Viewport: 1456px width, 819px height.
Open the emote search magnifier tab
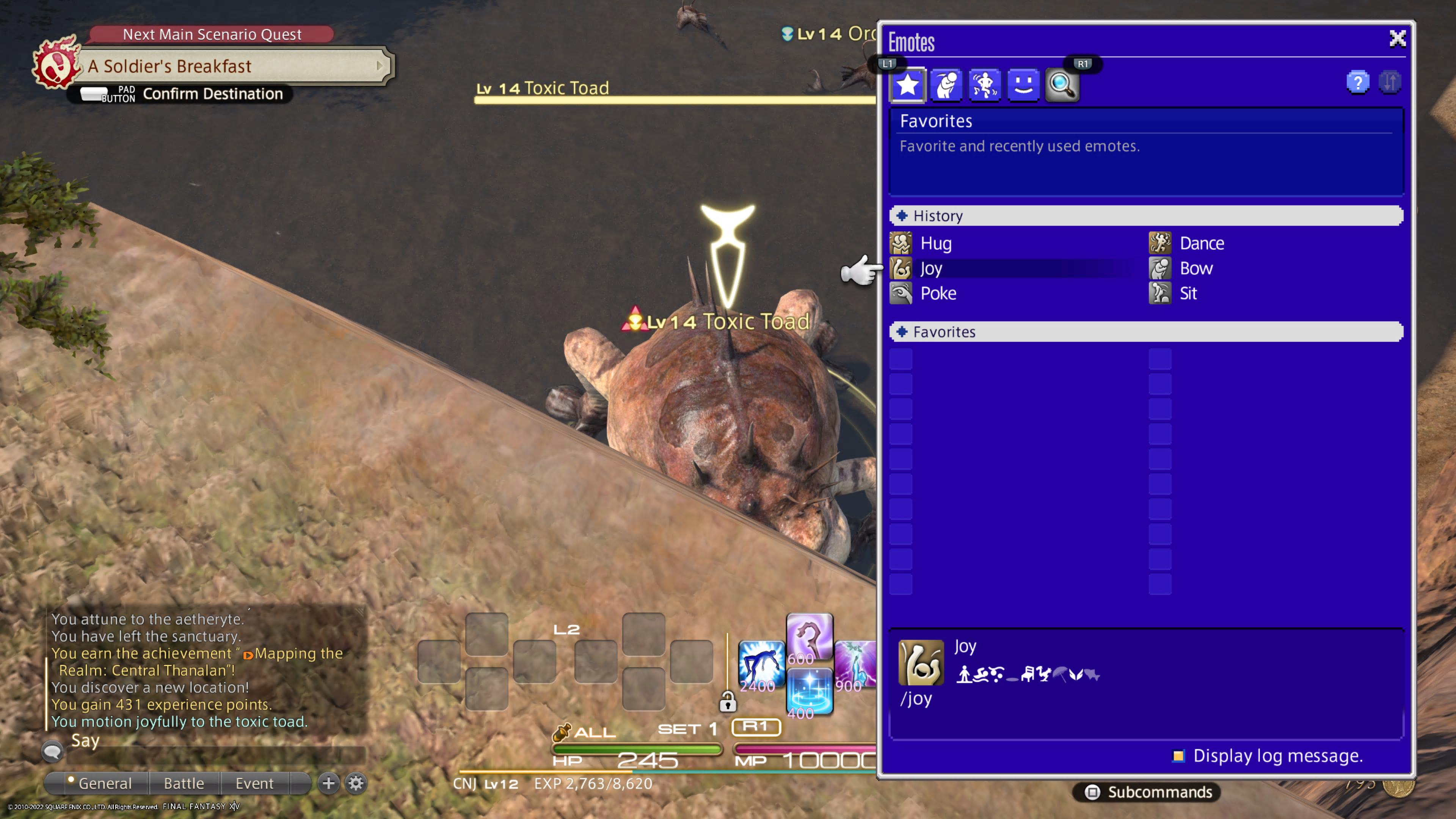[x=1062, y=85]
